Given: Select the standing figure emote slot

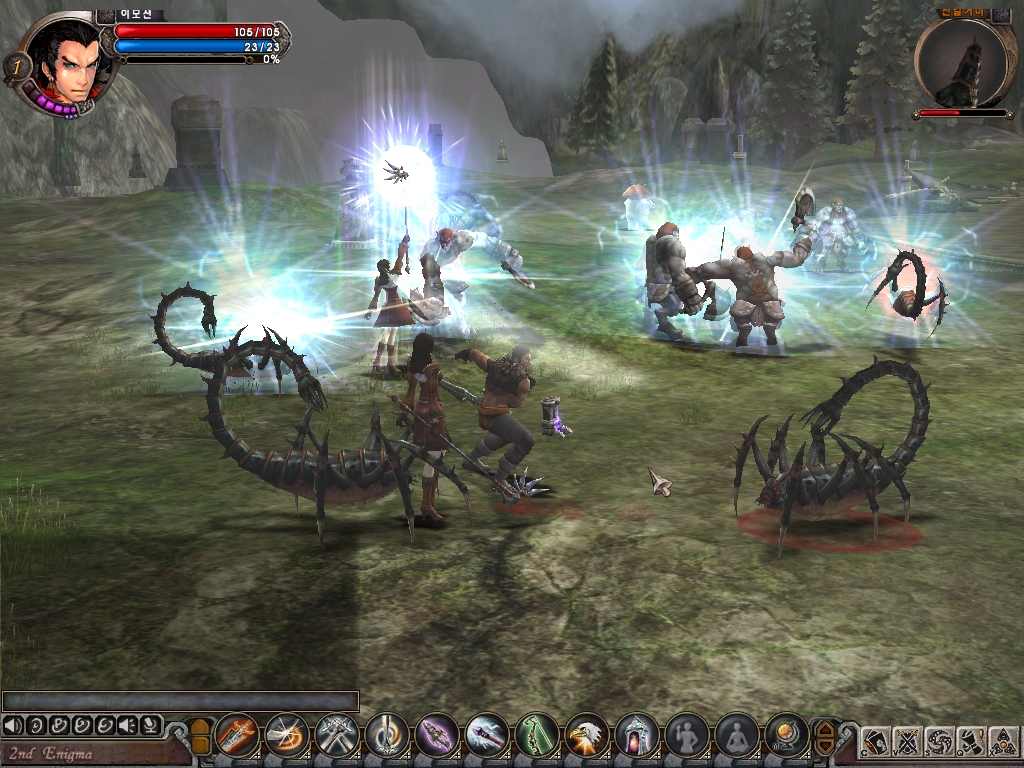Looking at the screenshot, I should 687,737.
